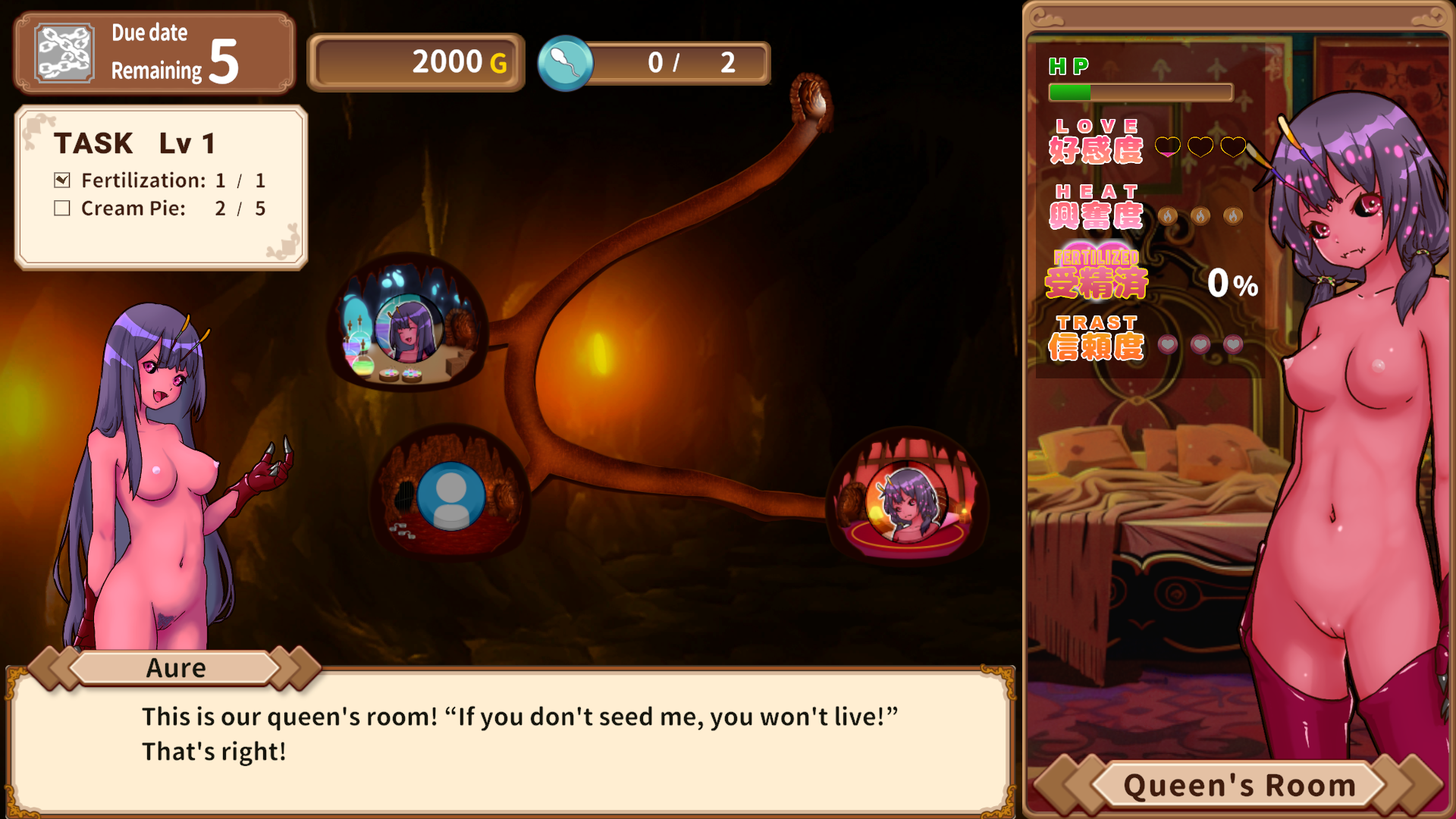The height and width of the screenshot is (819, 1456).
Task: Advance the Aure dialogue box
Action: [x=510, y=736]
